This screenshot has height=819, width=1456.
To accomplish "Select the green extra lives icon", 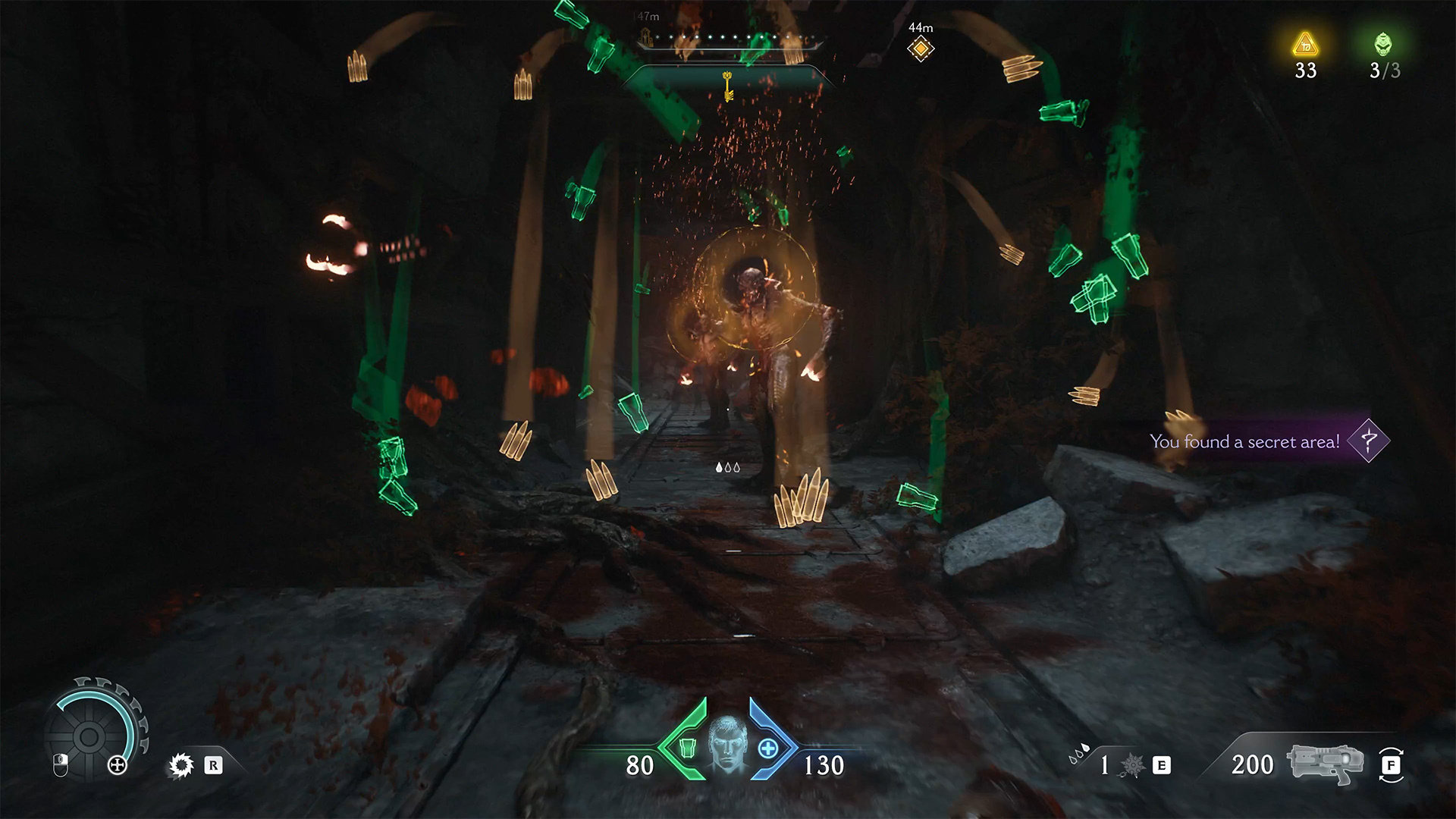I will (1383, 45).
